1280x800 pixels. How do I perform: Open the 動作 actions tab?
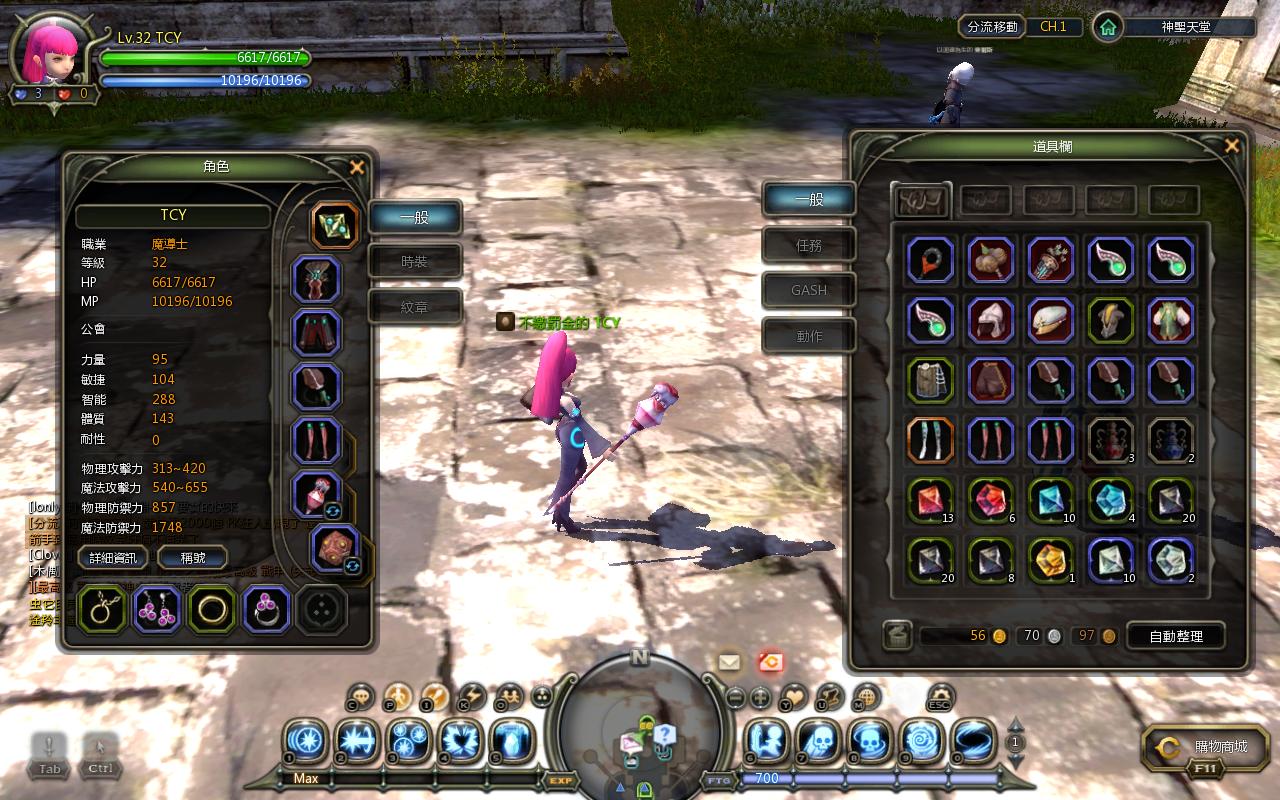[809, 336]
